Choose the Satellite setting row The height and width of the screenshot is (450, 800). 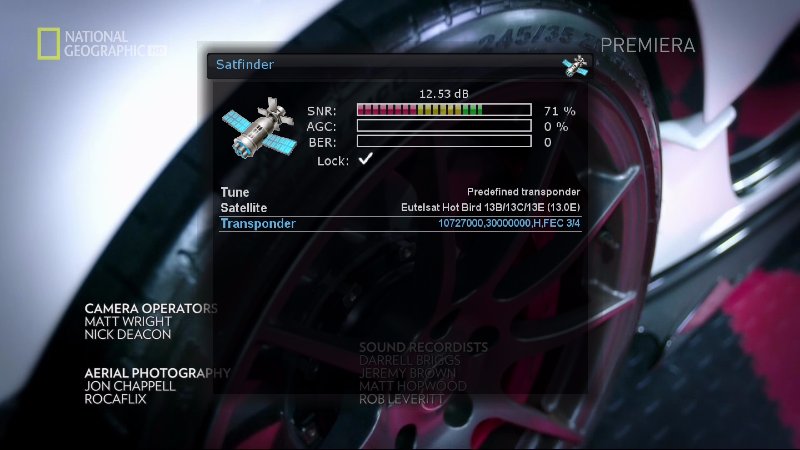400,207
